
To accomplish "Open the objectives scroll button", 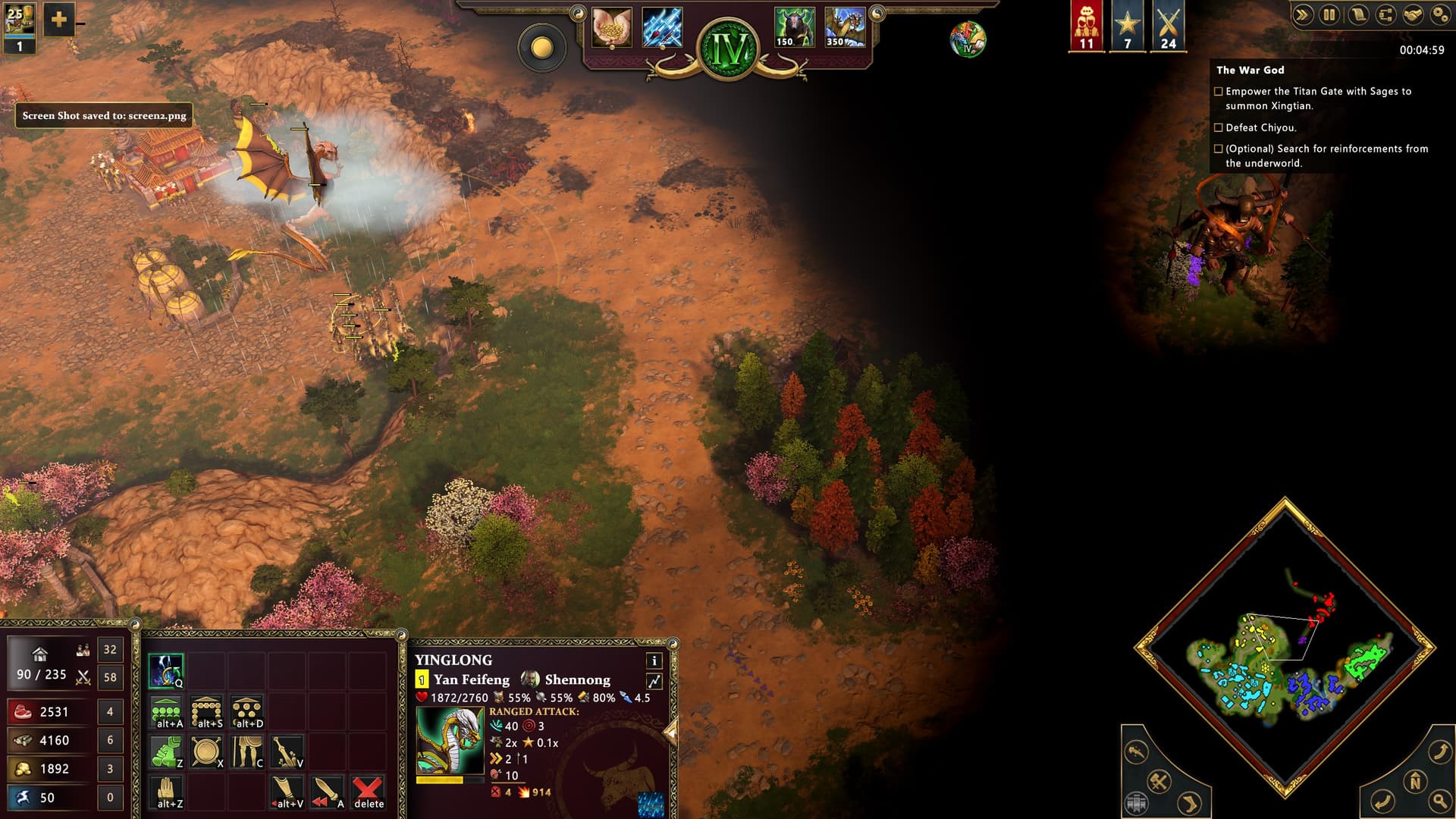I will click(x=1357, y=15).
